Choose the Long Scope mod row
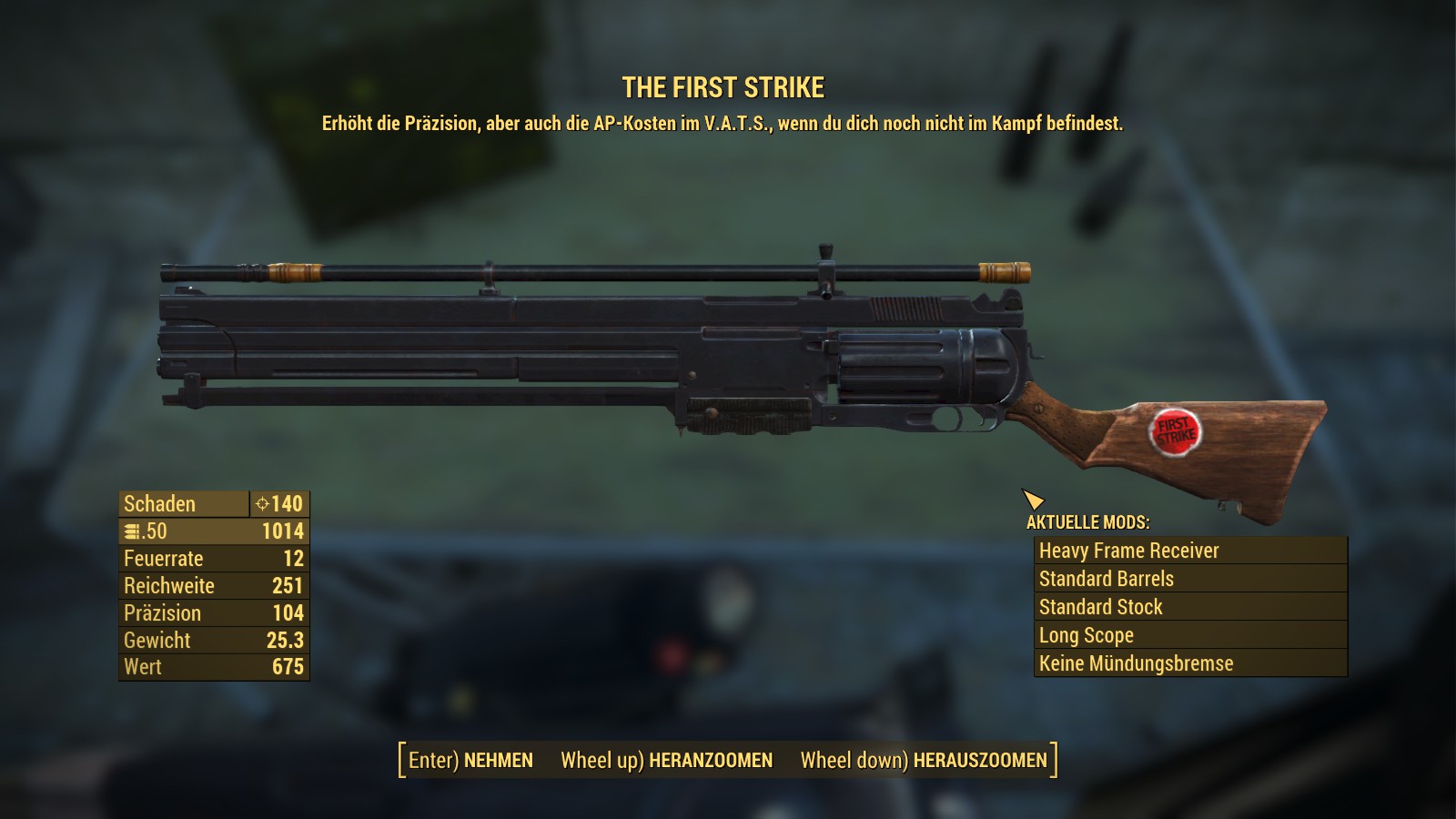This screenshot has height=819, width=1456. click(x=1190, y=635)
